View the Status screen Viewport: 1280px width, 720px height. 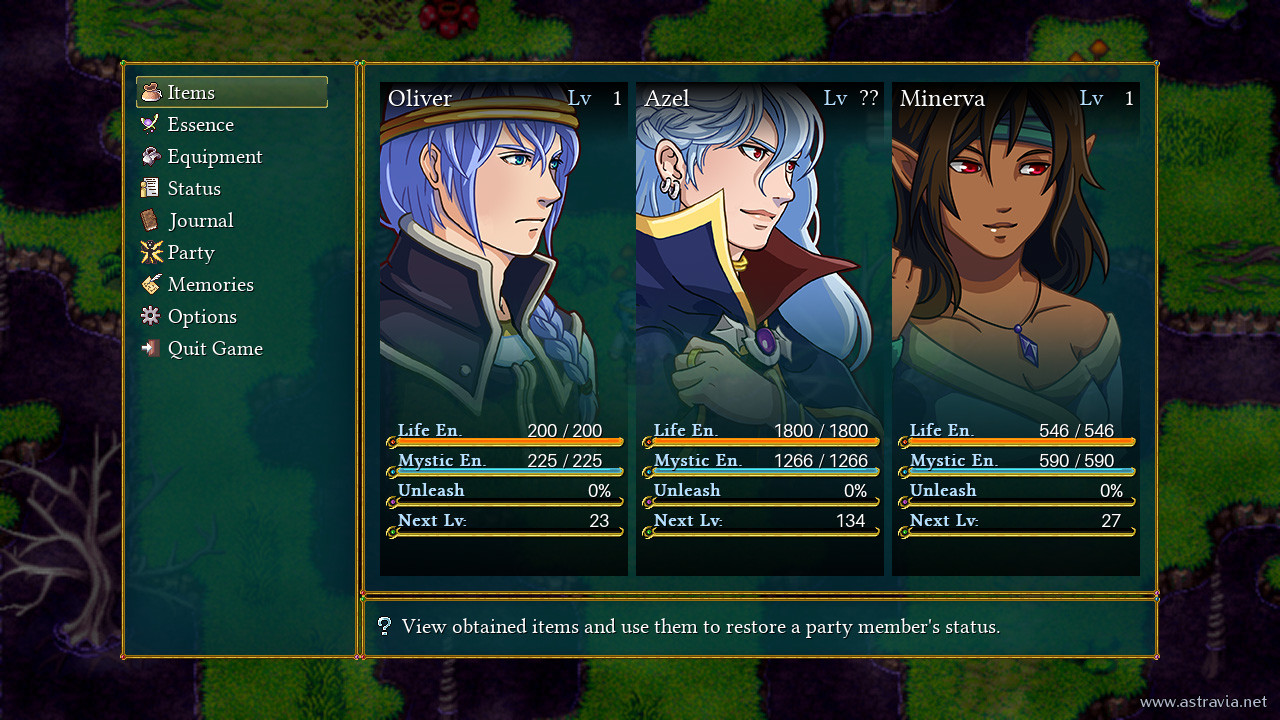pos(194,189)
